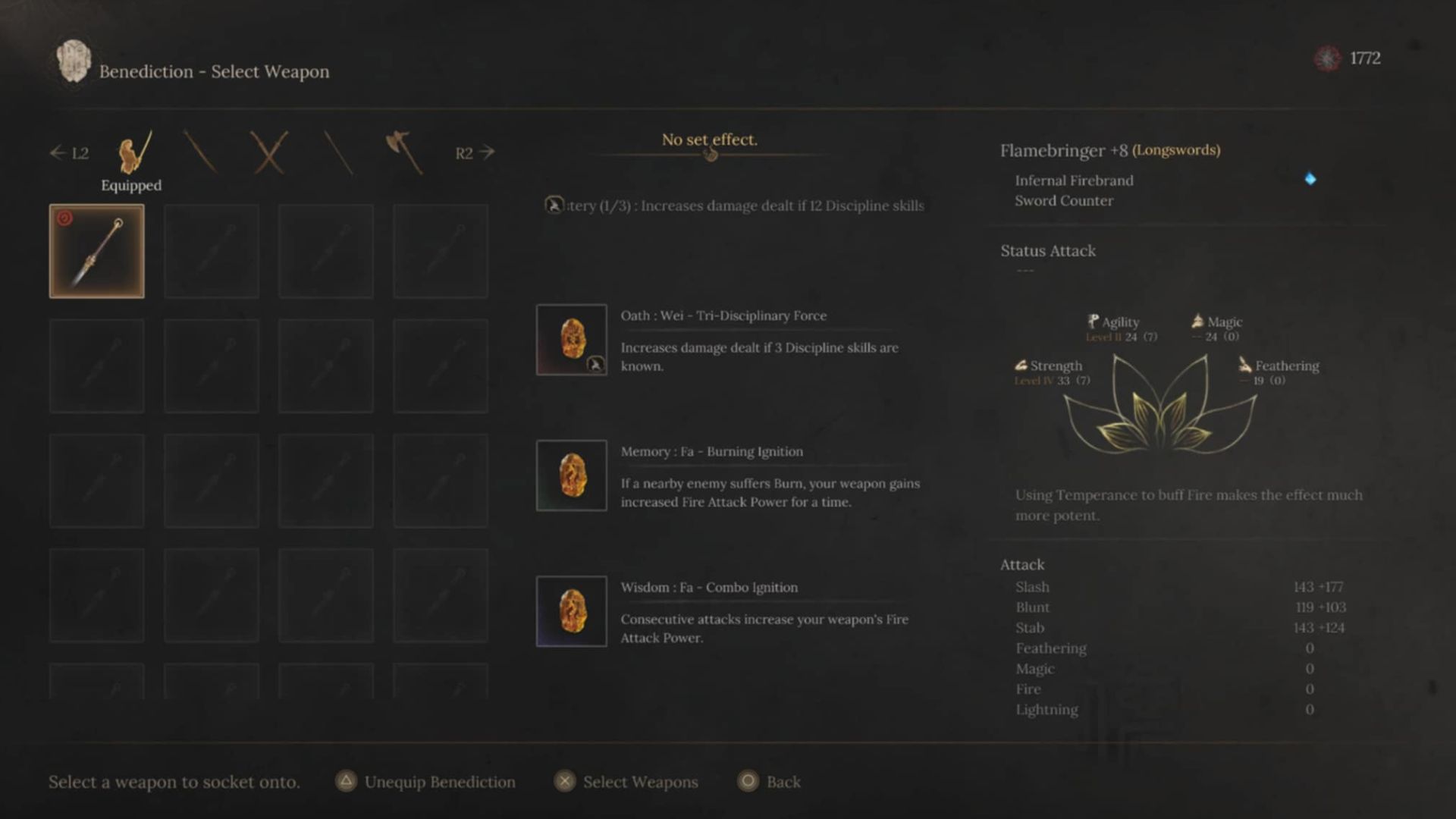Click the Memory: Fa - Burning Ignition rune icon
The width and height of the screenshot is (1456, 819).
pyautogui.click(x=570, y=476)
